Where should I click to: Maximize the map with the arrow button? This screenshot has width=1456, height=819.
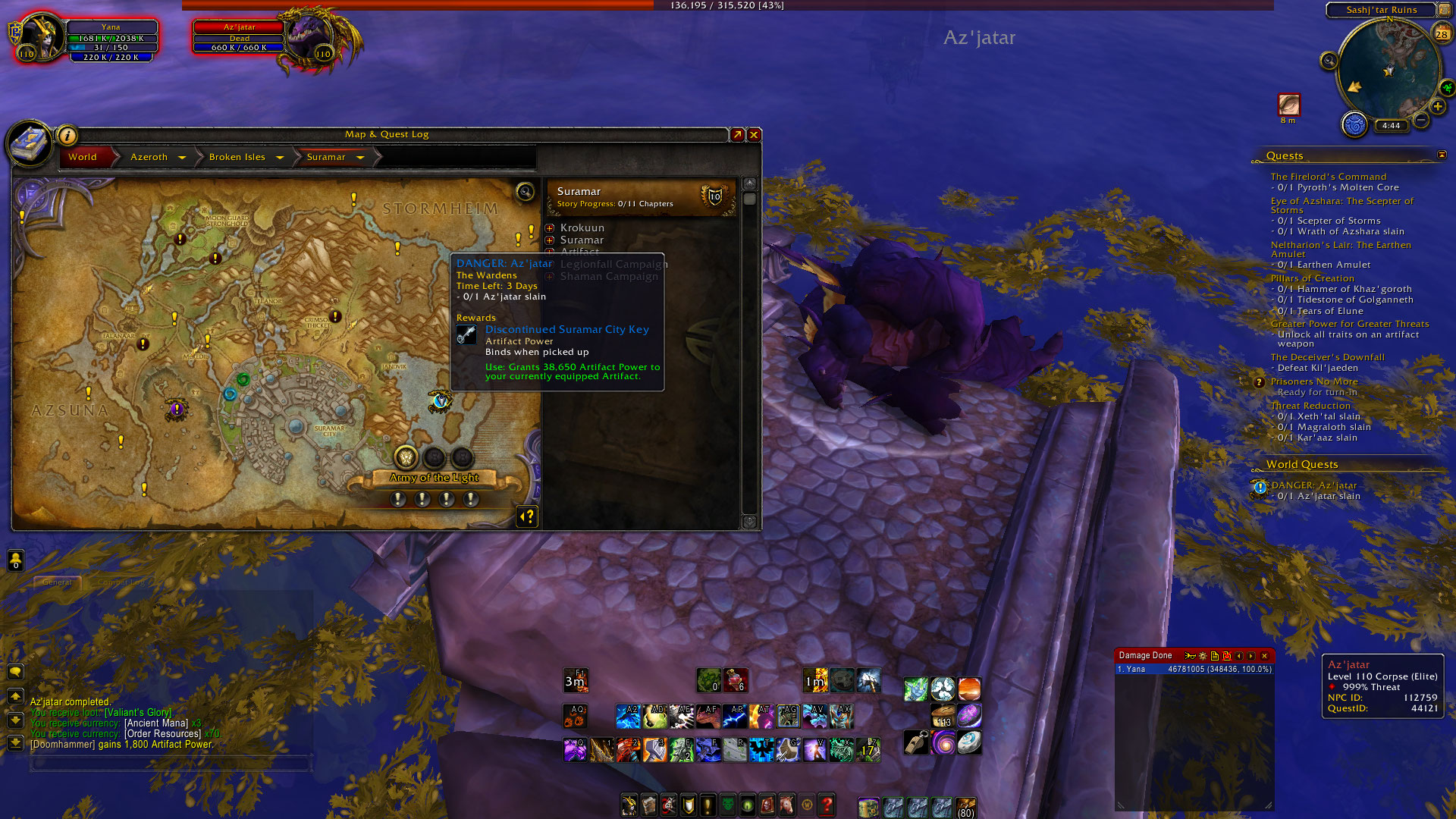point(737,135)
